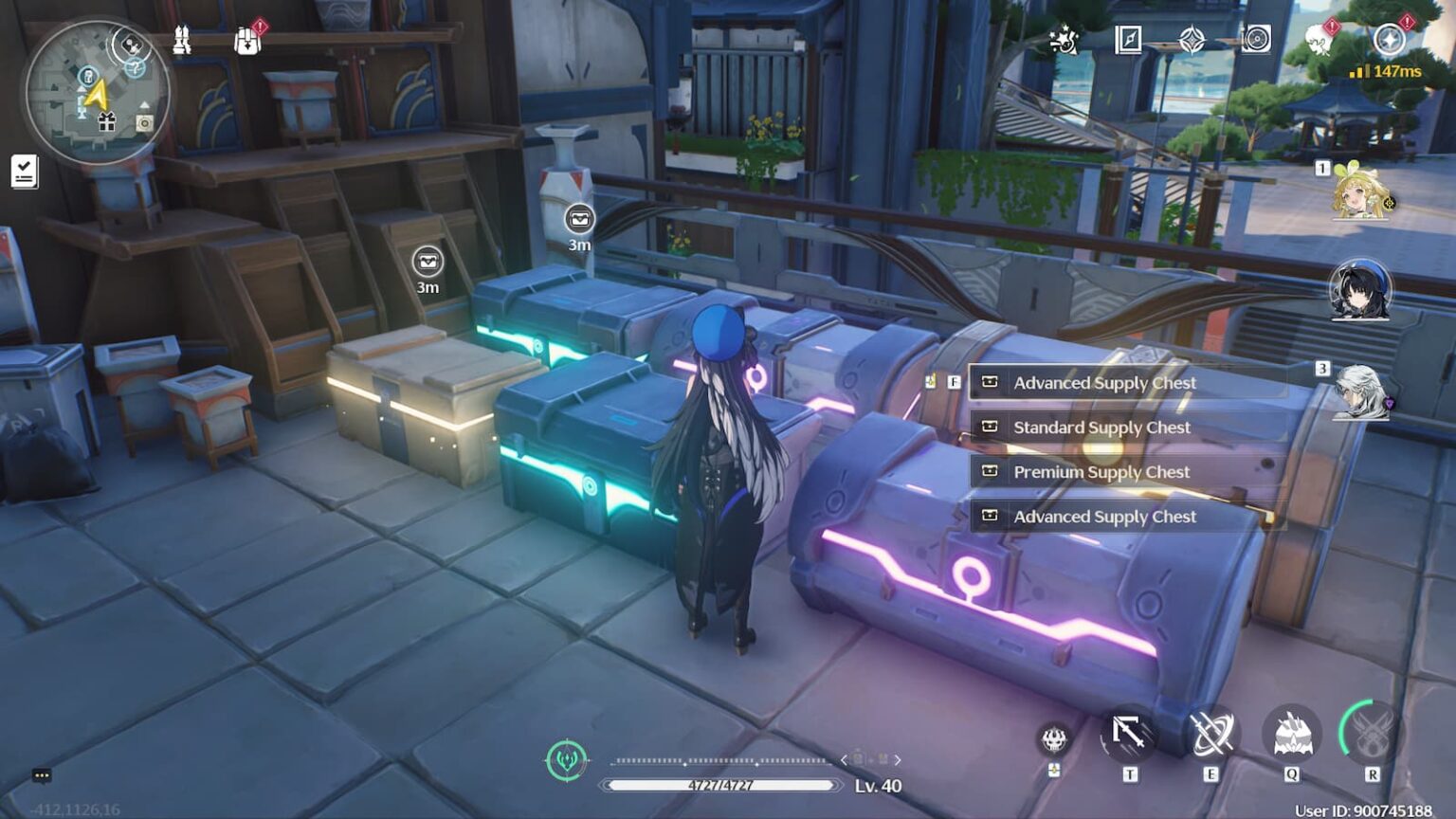Open the chess pieces icon beside the minimap
Image resolution: width=1456 pixels, height=819 pixels.
[x=182, y=40]
